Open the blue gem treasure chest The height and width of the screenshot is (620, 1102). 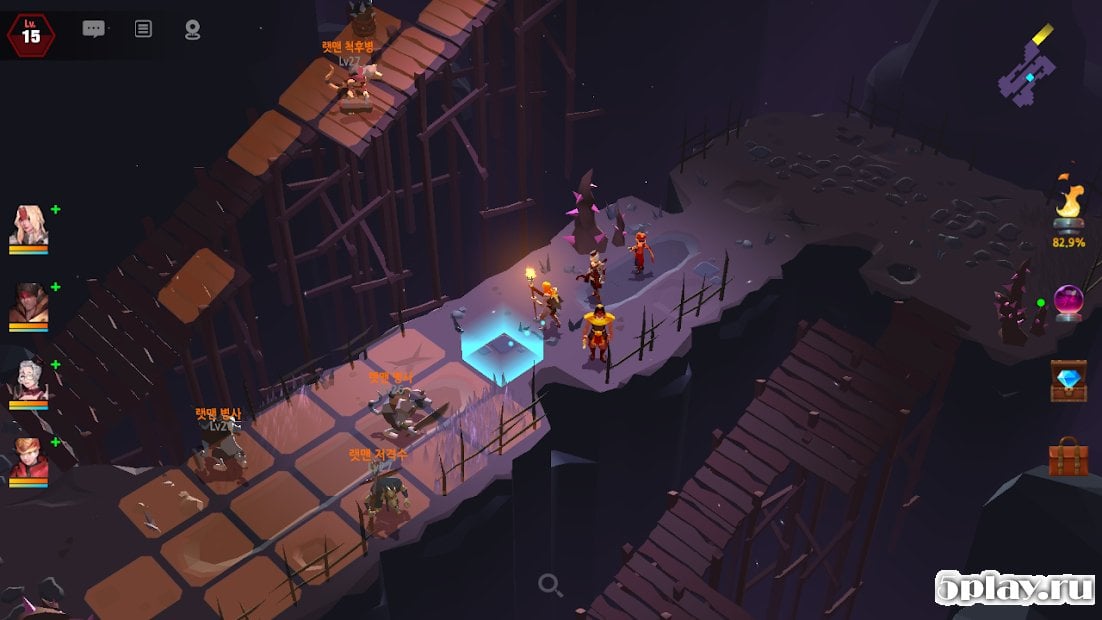click(1068, 380)
